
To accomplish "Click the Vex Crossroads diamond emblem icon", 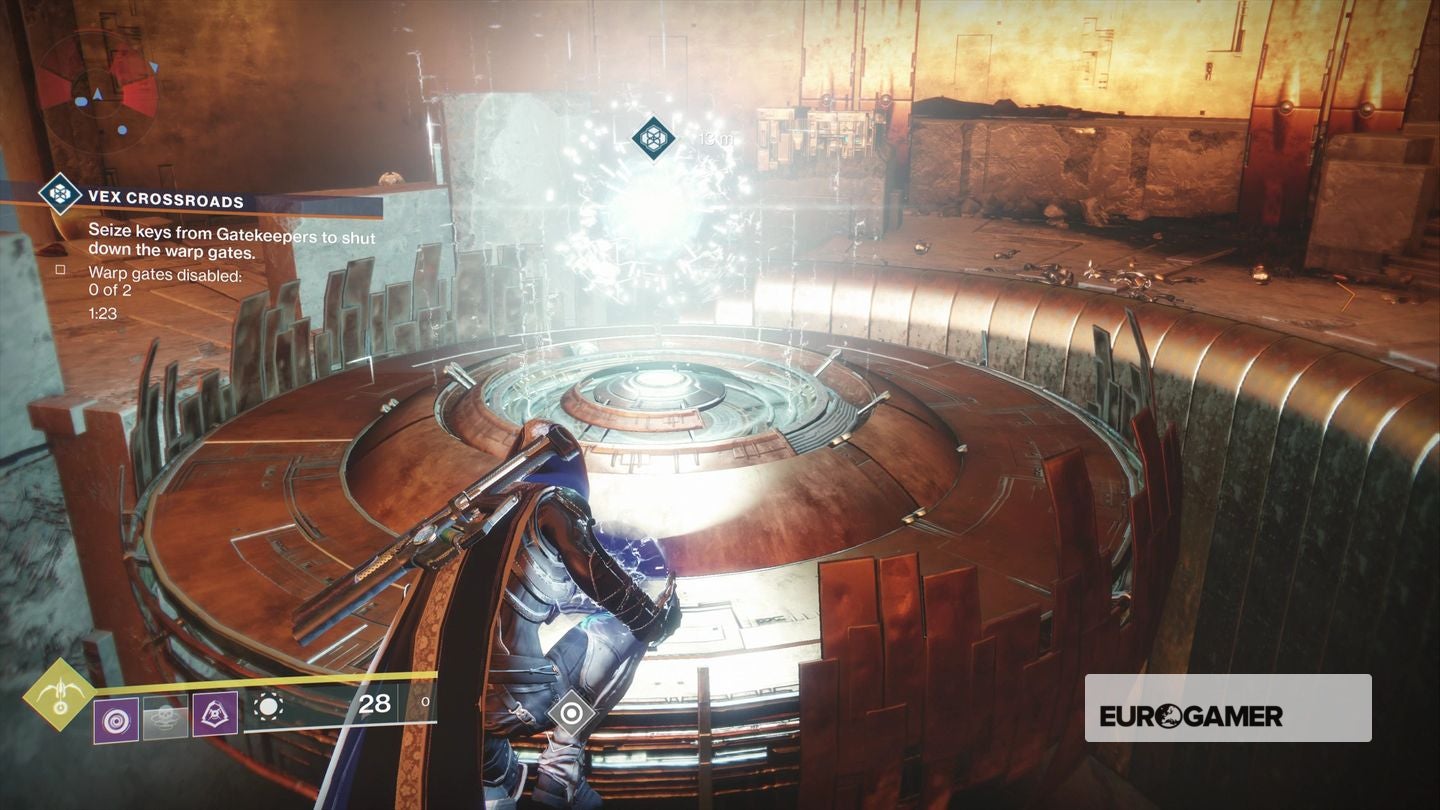I will 62,194.
